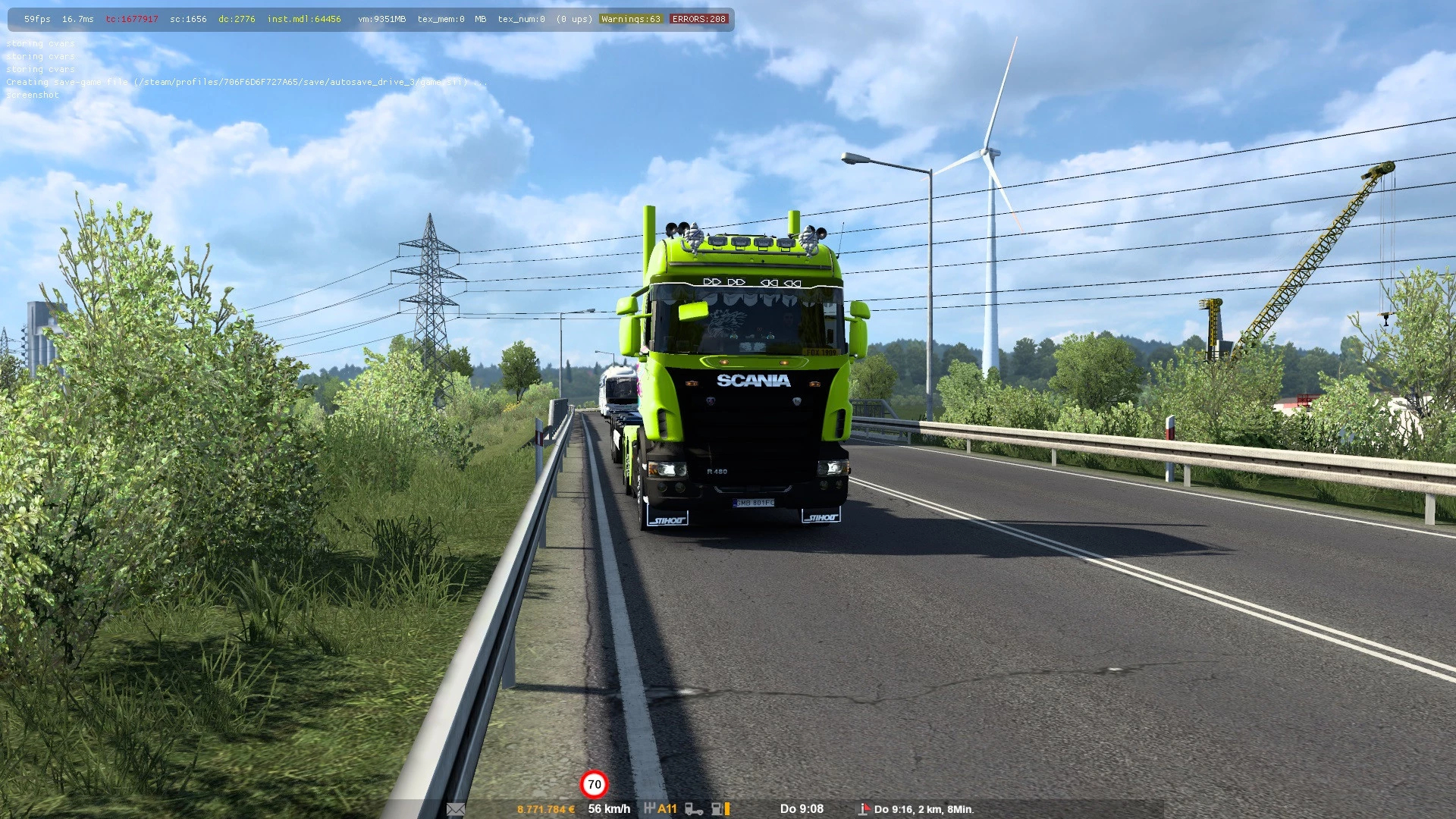This screenshot has height=819, width=1456.
Task: Click the red destination flag icon
Action: [864, 809]
